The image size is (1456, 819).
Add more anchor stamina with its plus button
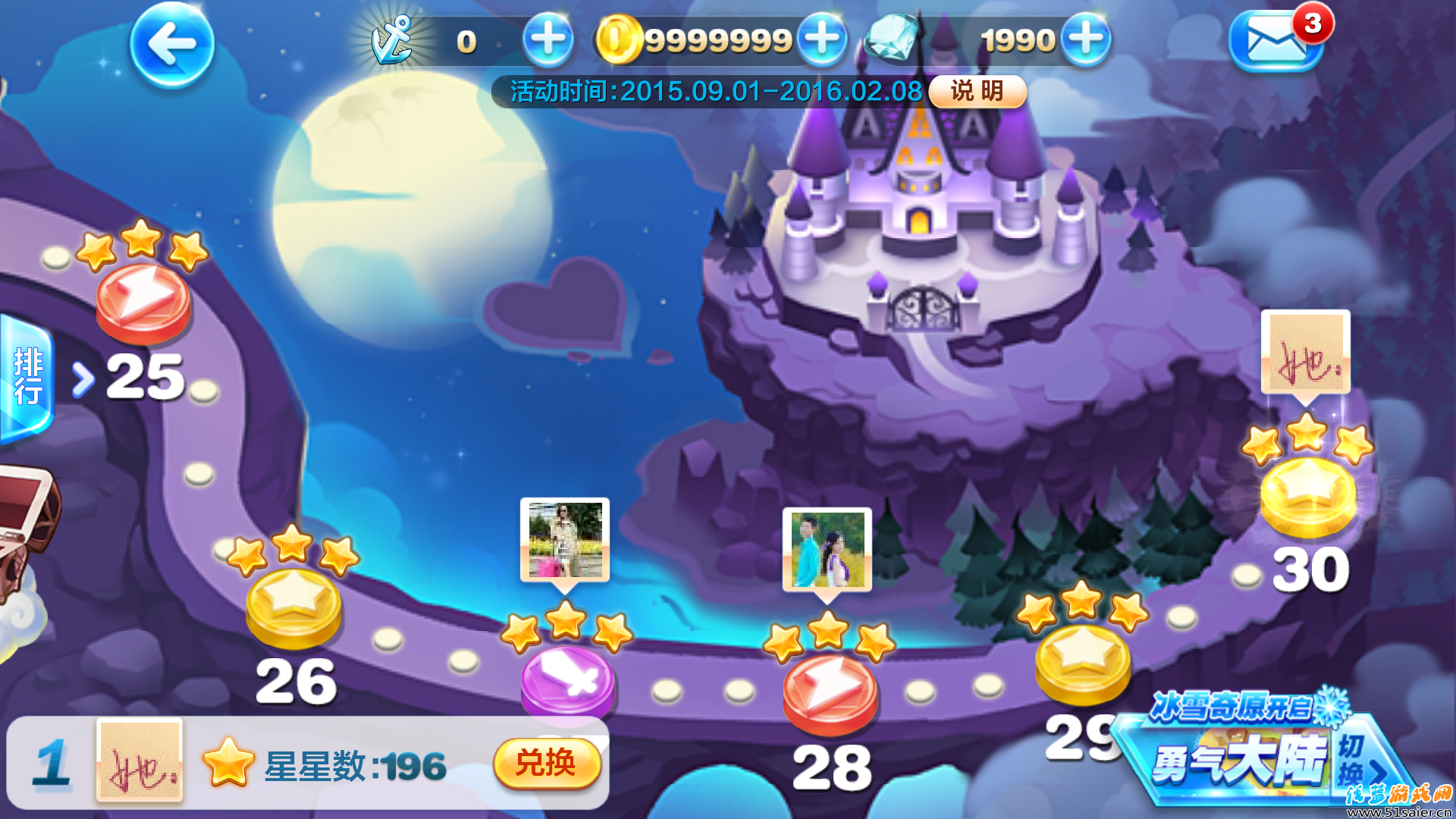[x=548, y=39]
